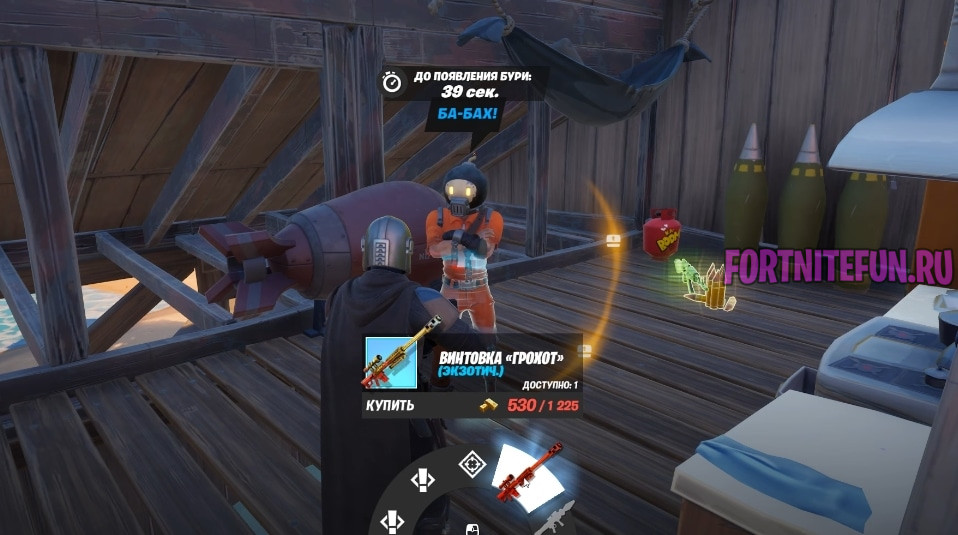
Task: Choose the crosshair icon on the wheel
Action: tap(471, 463)
